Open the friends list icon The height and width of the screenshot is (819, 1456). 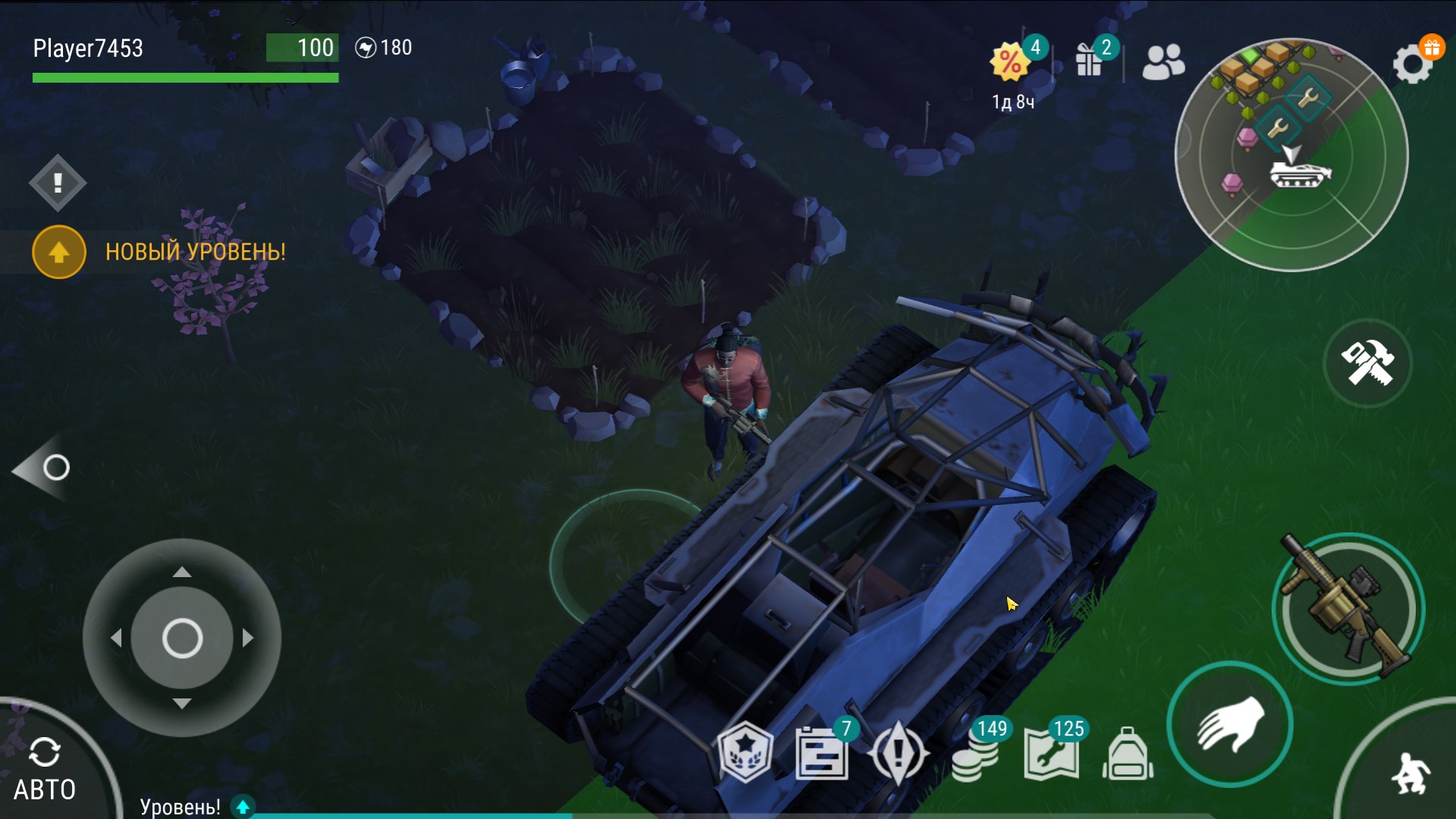coord(1163,62)
